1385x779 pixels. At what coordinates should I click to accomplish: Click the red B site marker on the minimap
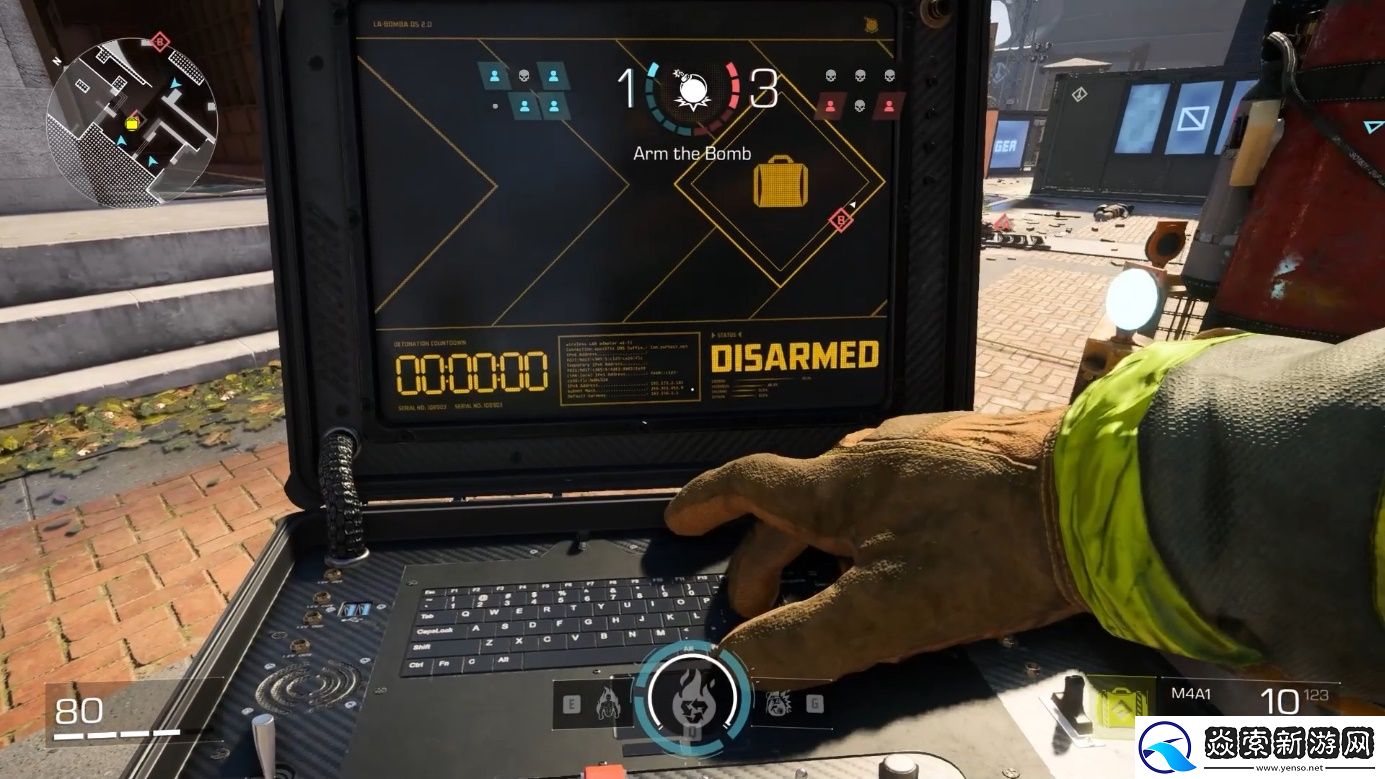click(159, 42)
